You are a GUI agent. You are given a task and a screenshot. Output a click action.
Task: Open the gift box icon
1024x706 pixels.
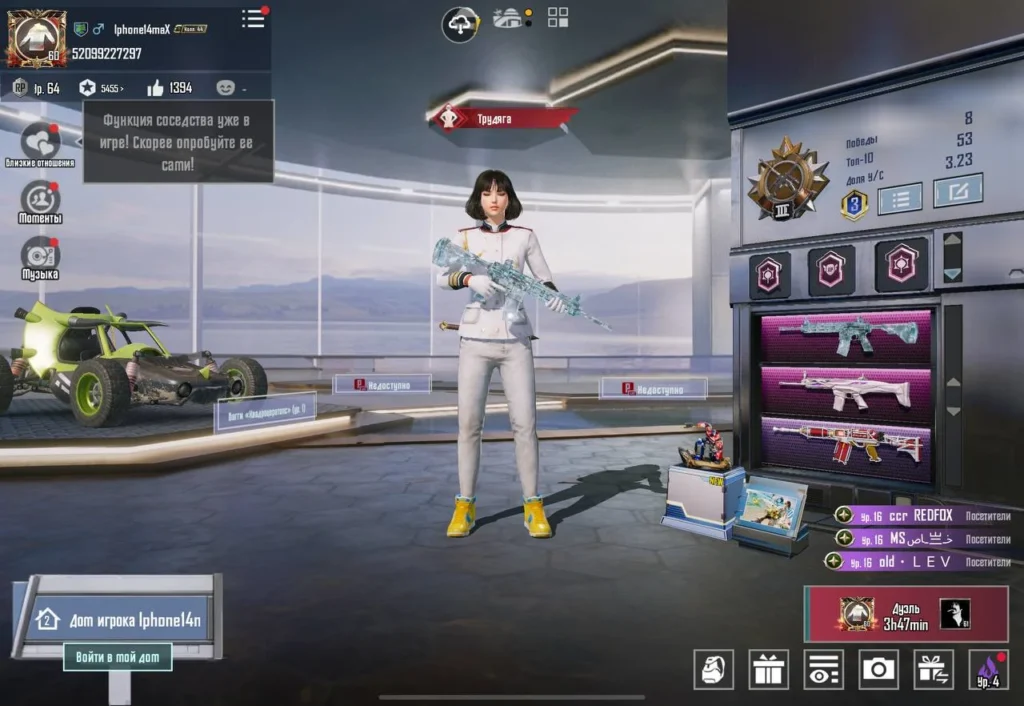coord(768,669)
